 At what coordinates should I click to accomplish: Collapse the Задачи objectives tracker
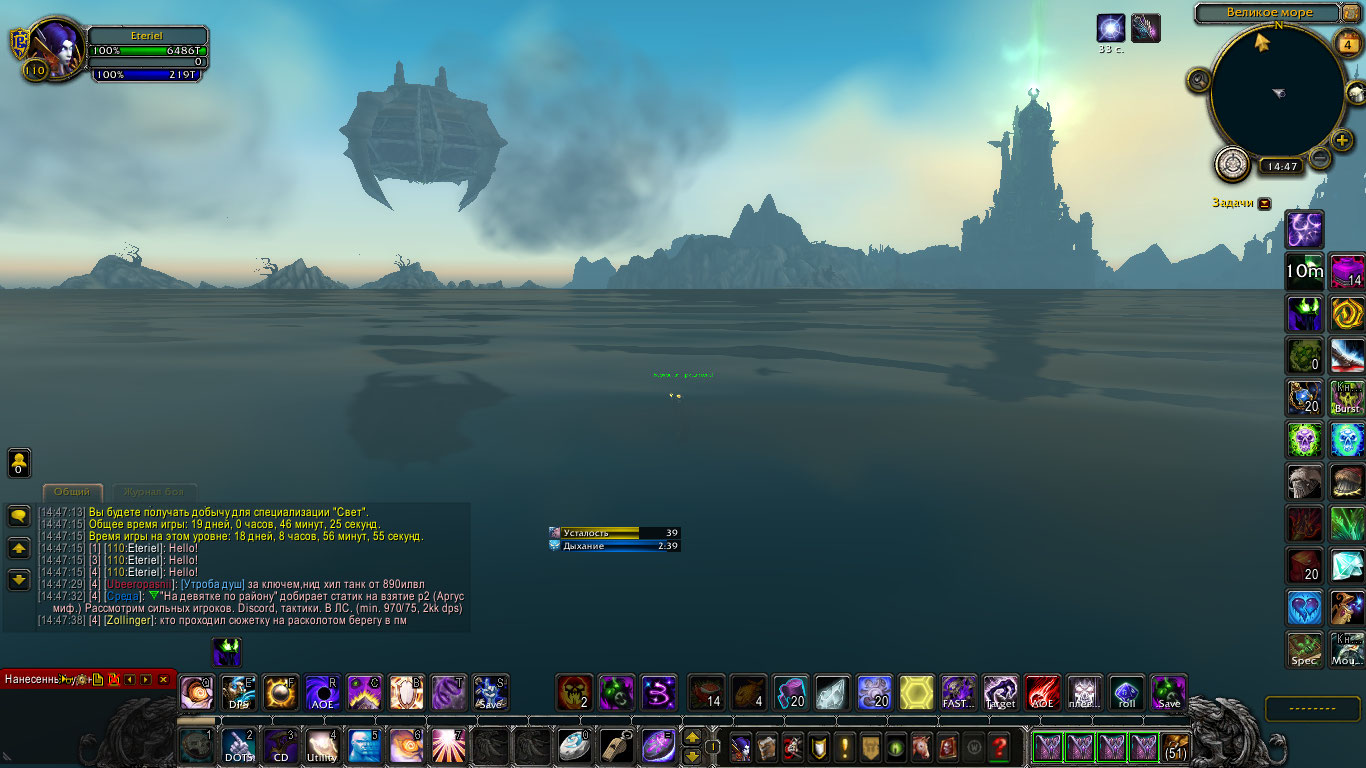(1265, 203)
